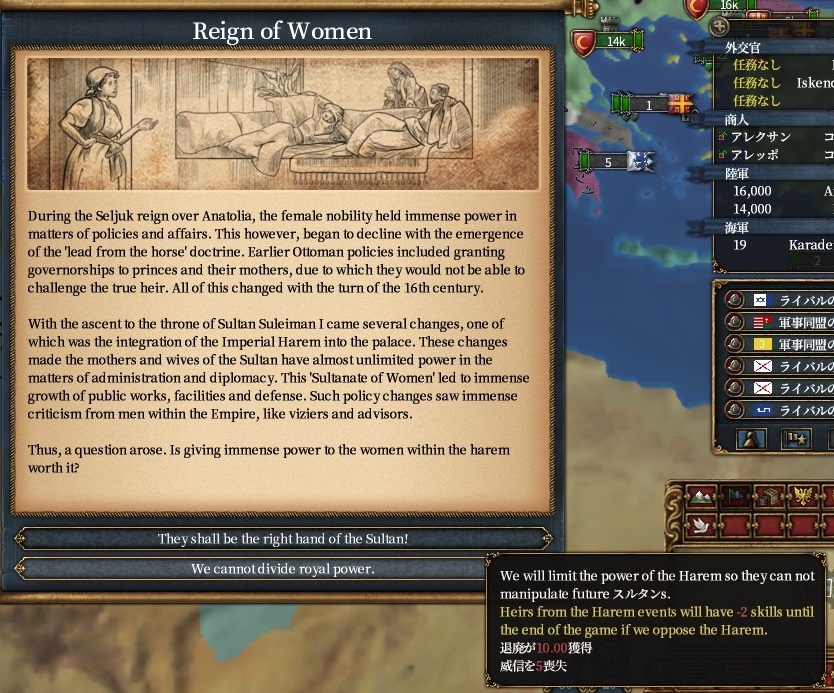Select the 5-regiment unit with the blue-white flag
The width and height of the screenshot is (834, 693).
coord(612,162)
